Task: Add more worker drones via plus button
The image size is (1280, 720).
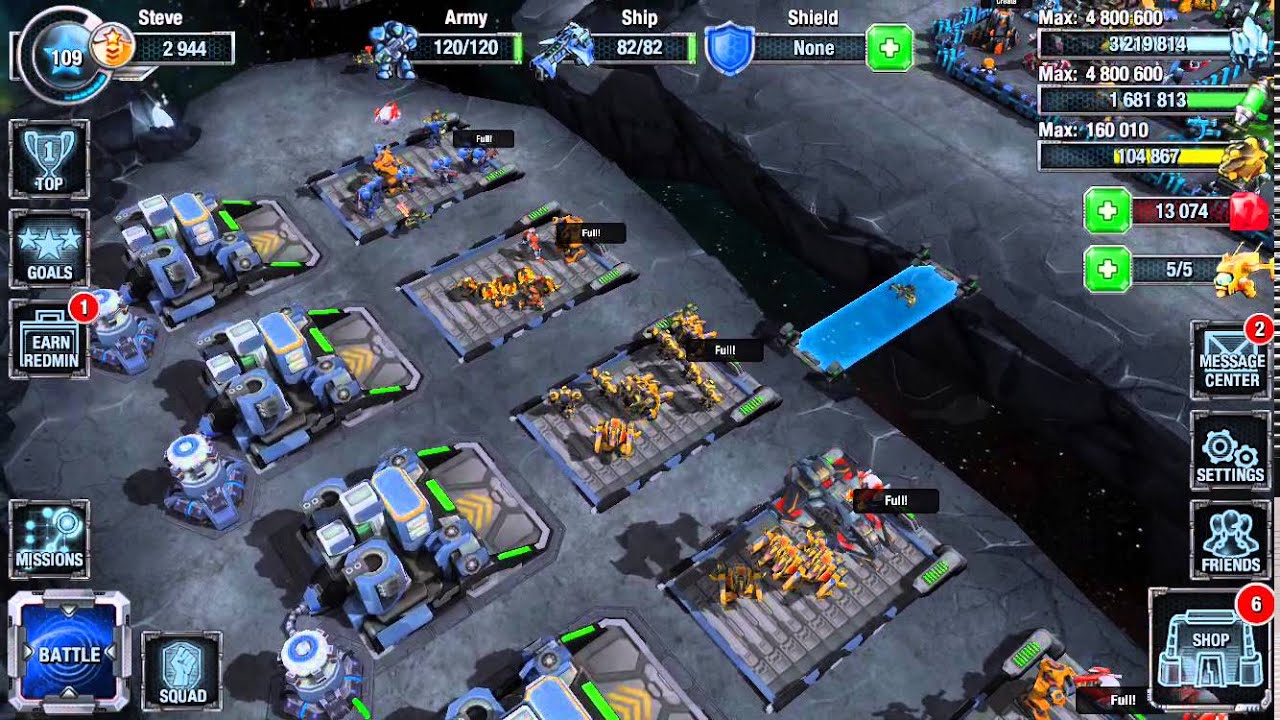Action: pyautogui.click(x=1107, y=269)
